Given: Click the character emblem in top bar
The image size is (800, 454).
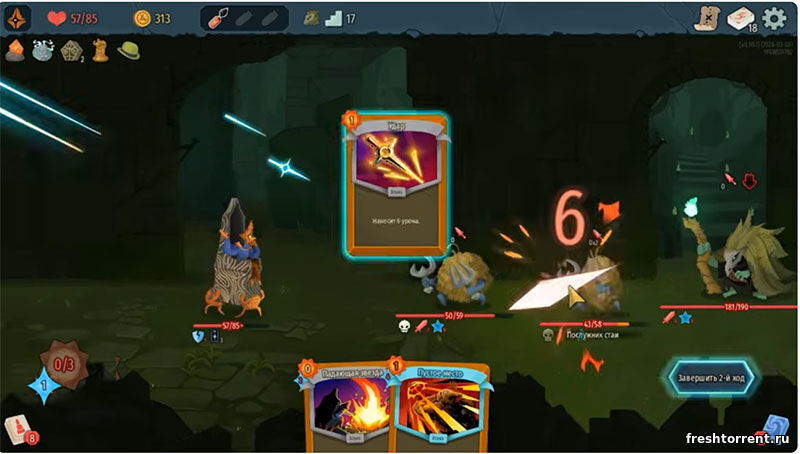Looking at the screenshot, I should [x=19, y=18].
